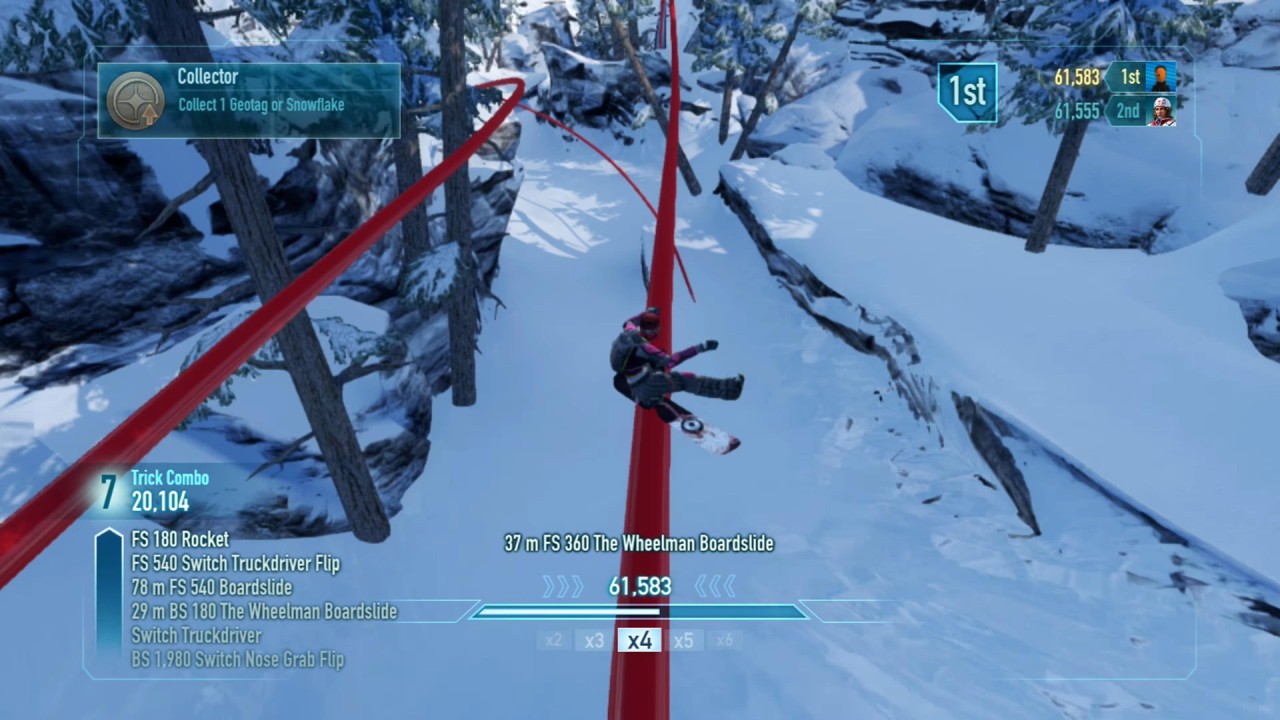Select the 1st place player avatar
The width and height of the screenshot is (1280, 720).
pos(1161,77)
